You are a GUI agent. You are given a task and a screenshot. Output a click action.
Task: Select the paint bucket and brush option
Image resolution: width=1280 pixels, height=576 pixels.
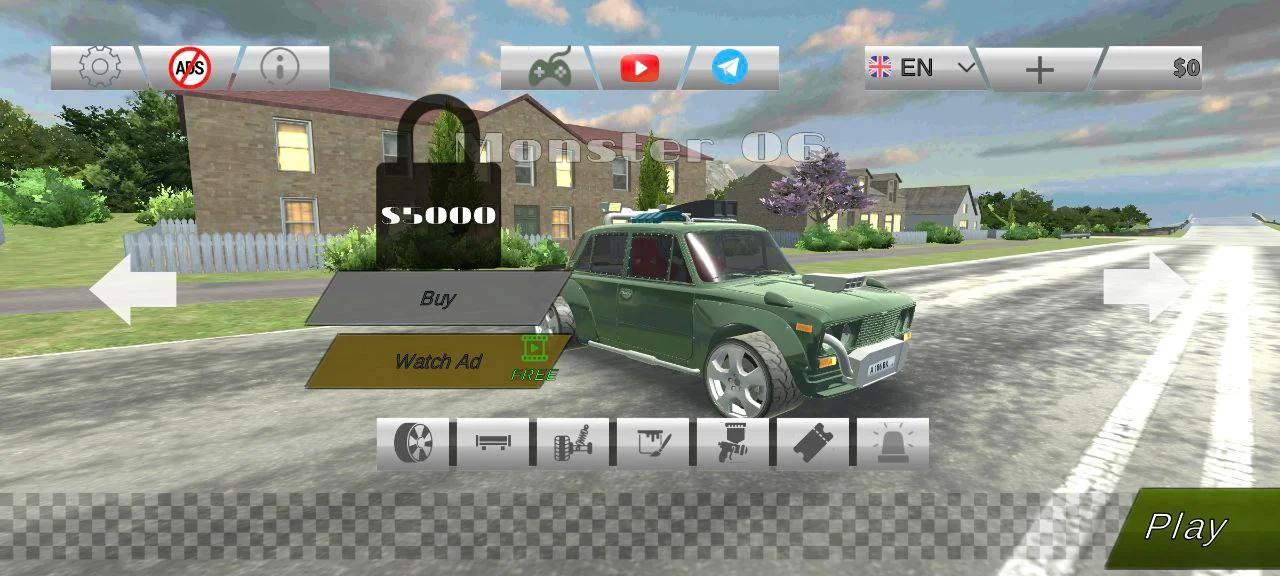[653, 443]
